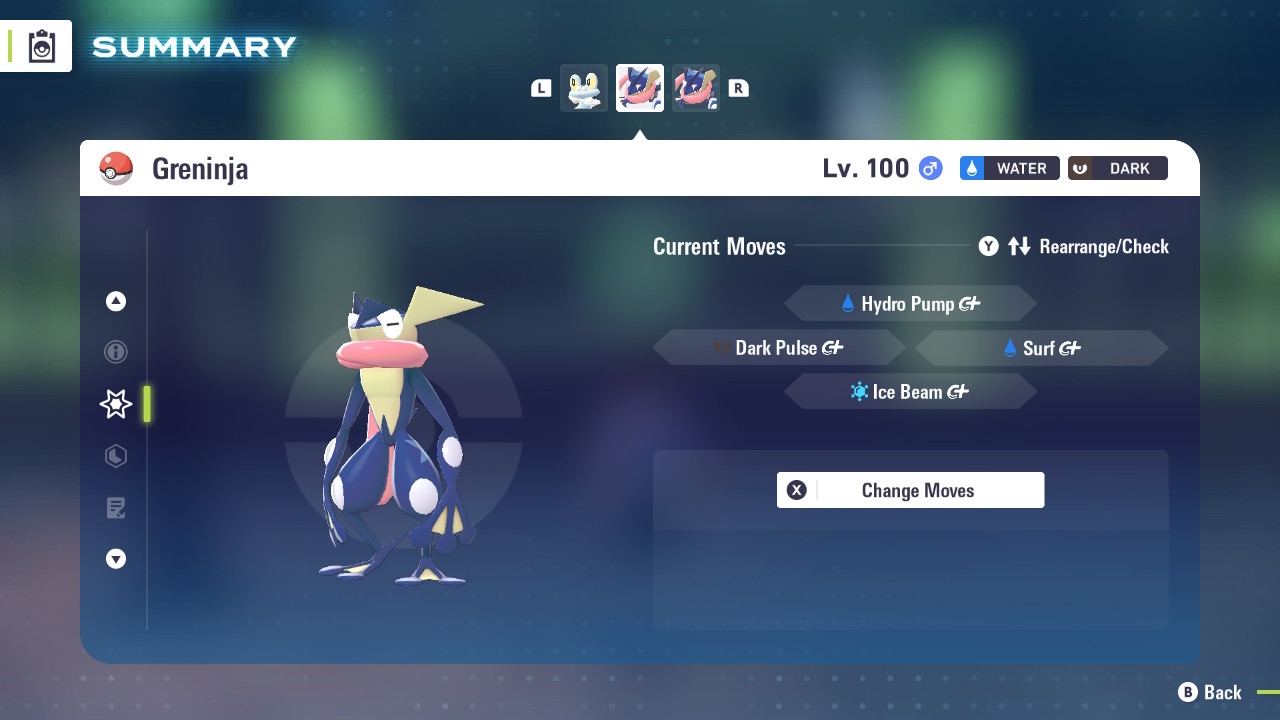The height and width of the screenshot is (720, 1280).
Task: Click the clipboard Summary icon at top left
Action: (x=40, y=45)
